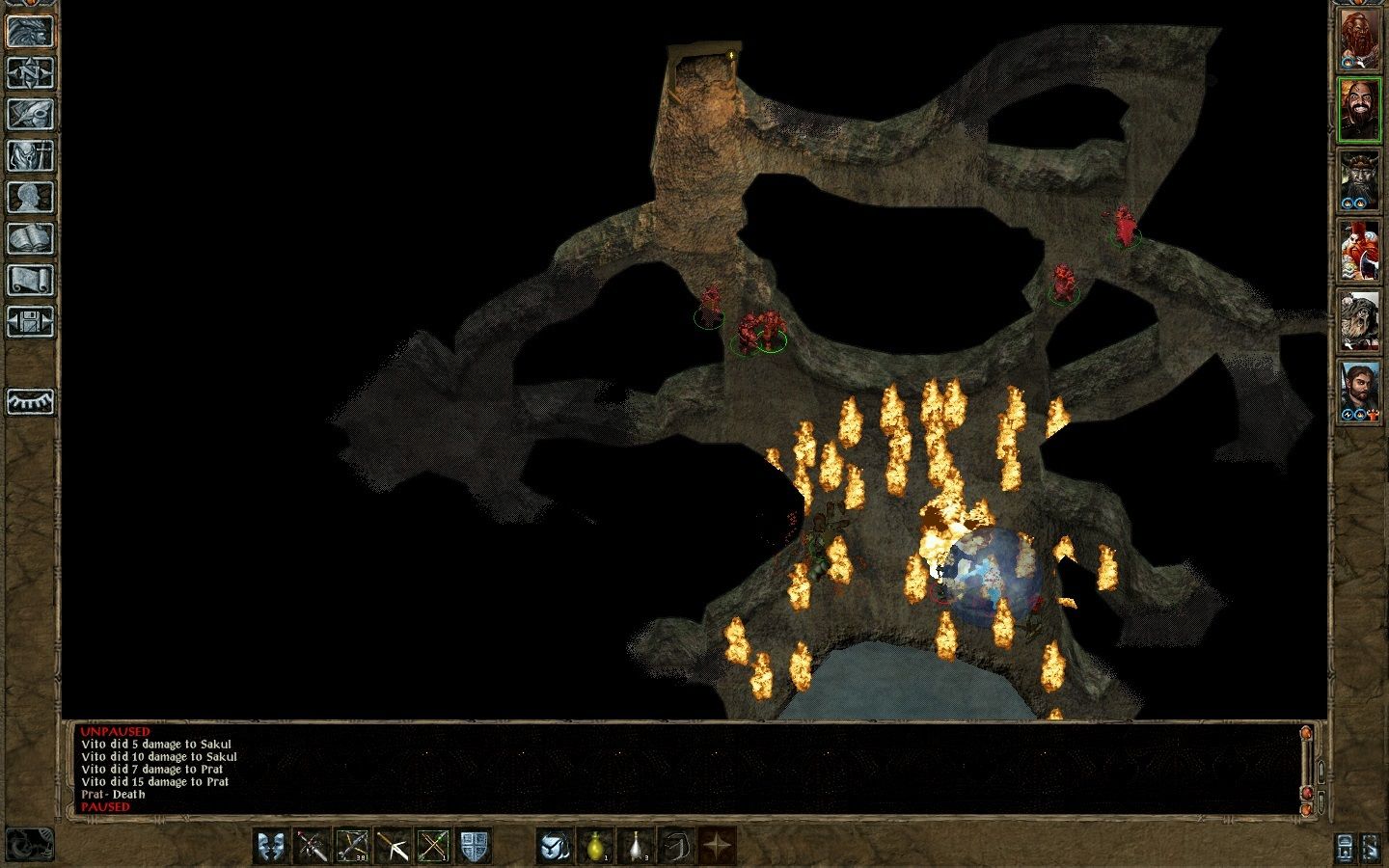Viewport: 1389px width, 868px height.
Task: Open the character record silhouette button
Action: pos(30,197)
